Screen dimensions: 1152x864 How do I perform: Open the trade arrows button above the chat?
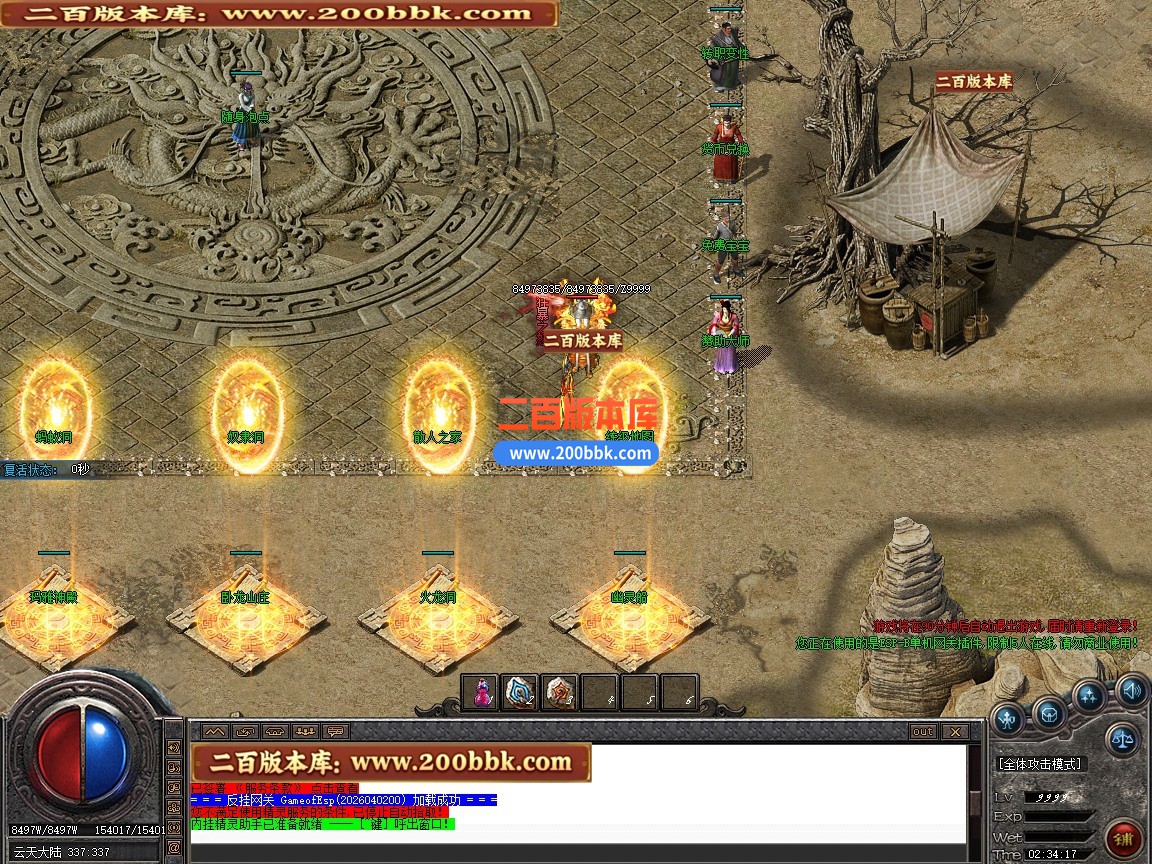click(x=245, y=731)
